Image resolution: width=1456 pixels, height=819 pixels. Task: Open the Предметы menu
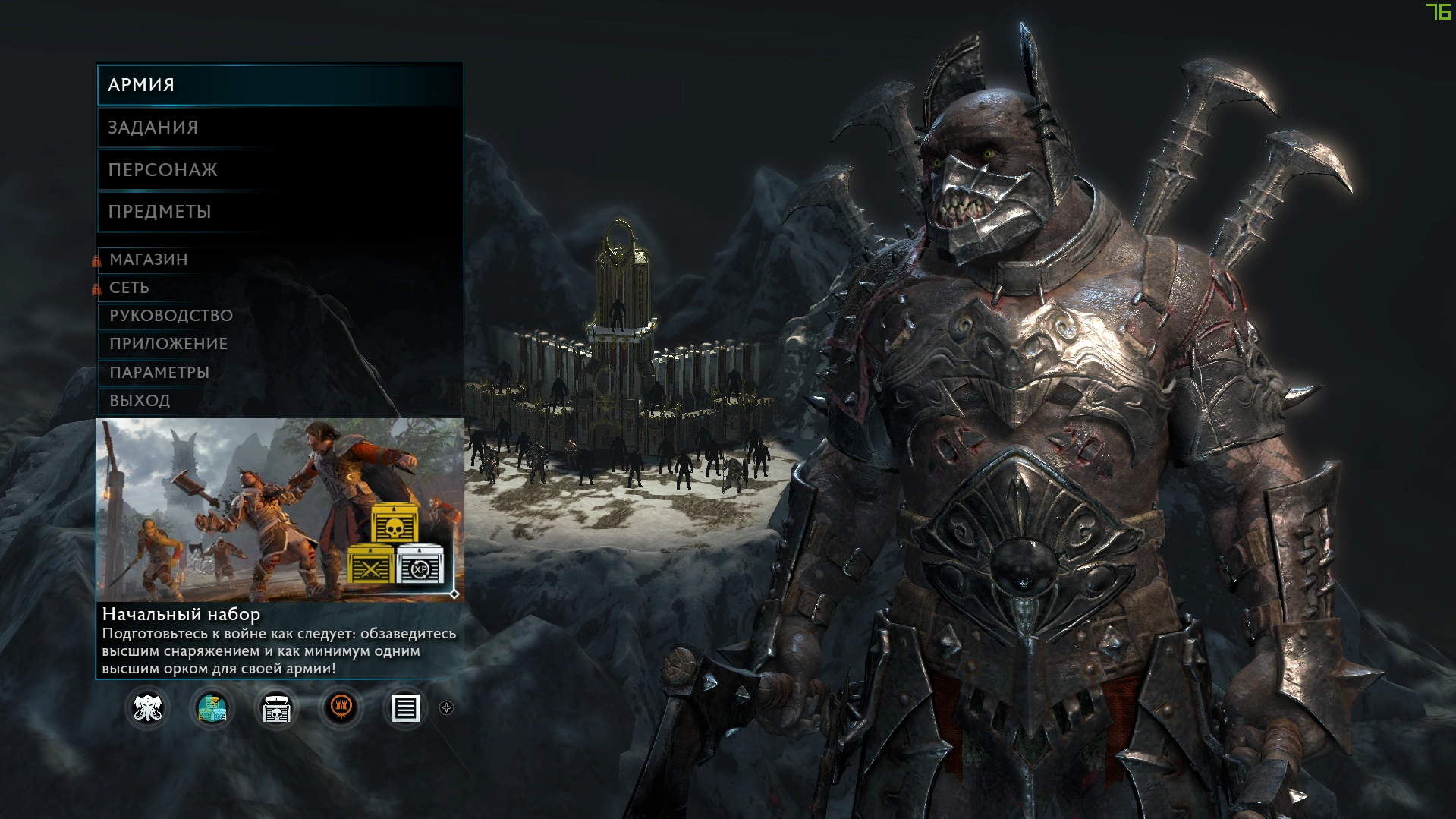coord(279,212)
